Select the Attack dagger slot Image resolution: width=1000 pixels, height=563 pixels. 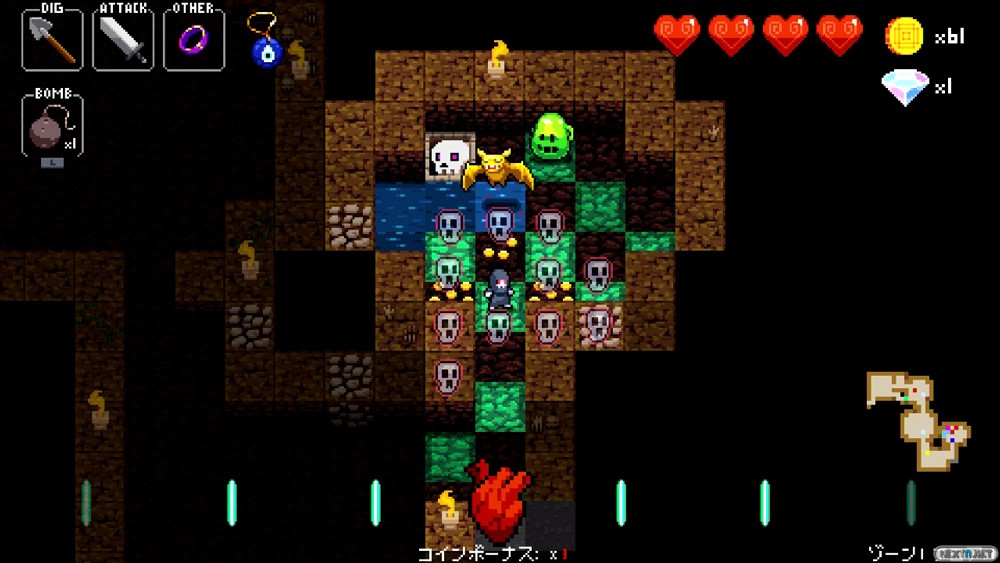pyautogui.click(x=123, y=40)
